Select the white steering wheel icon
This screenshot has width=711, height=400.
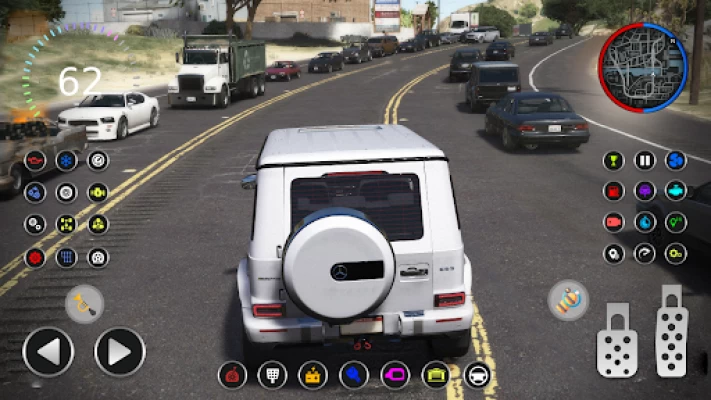coord(478,375)
